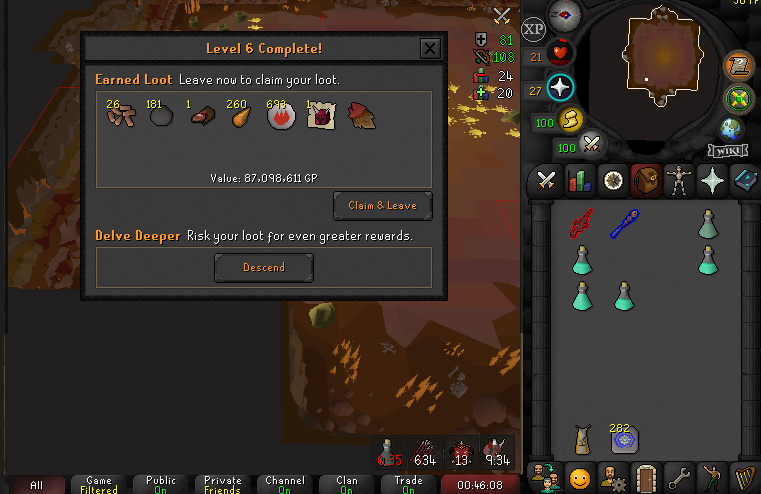761x494 pixels.
Task: Select the Game chat filter tab
Action: (99, 484)
